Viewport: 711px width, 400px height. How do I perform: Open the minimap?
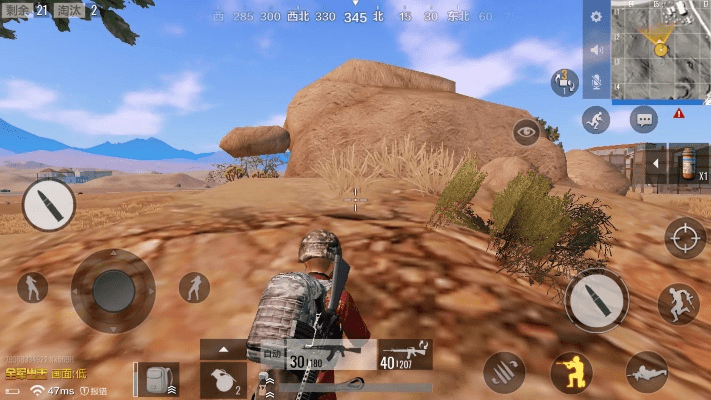pyautogui.click(x=660, y=50)
